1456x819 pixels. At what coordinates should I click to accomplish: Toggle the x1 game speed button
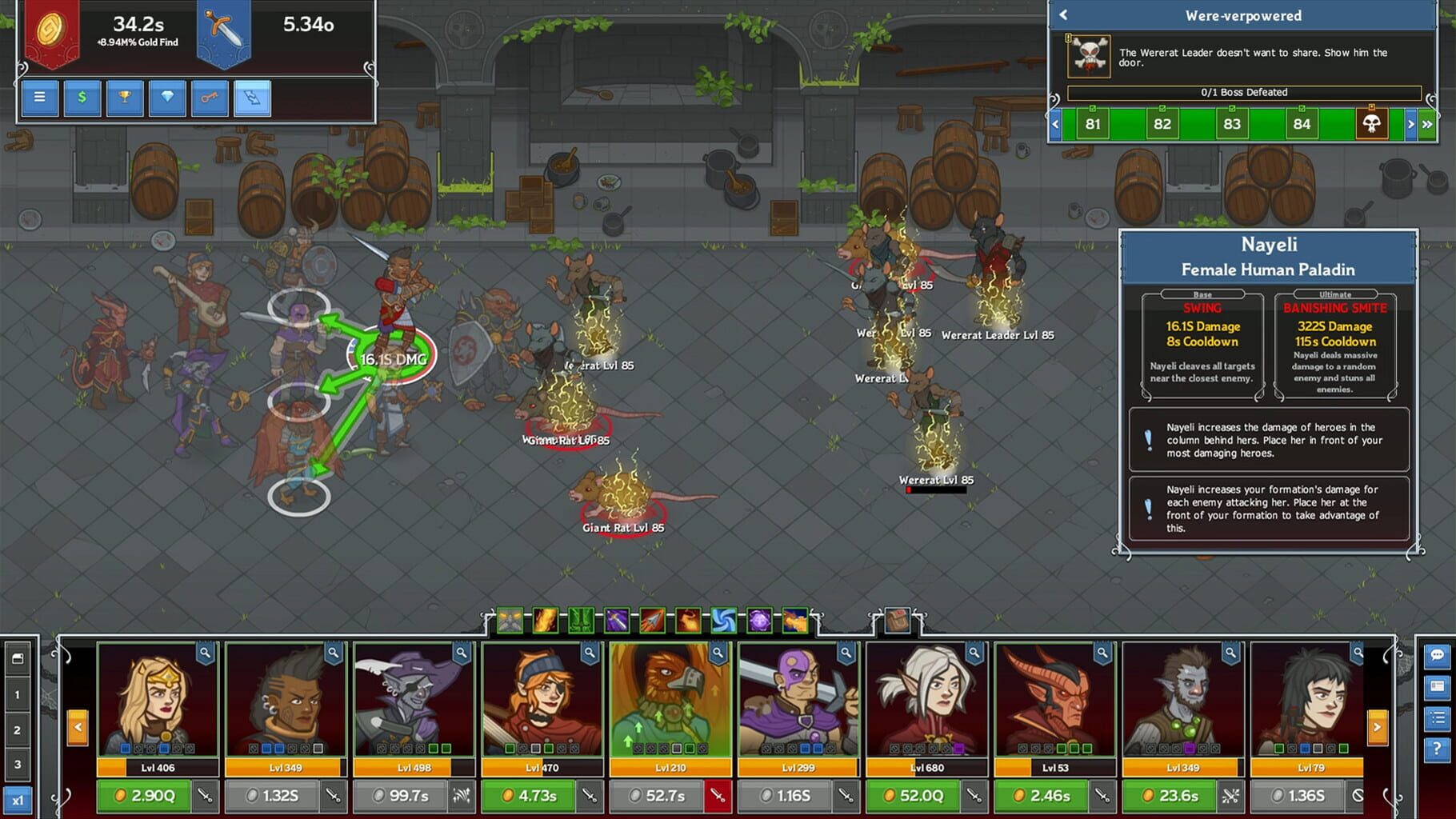pos(19,800)
